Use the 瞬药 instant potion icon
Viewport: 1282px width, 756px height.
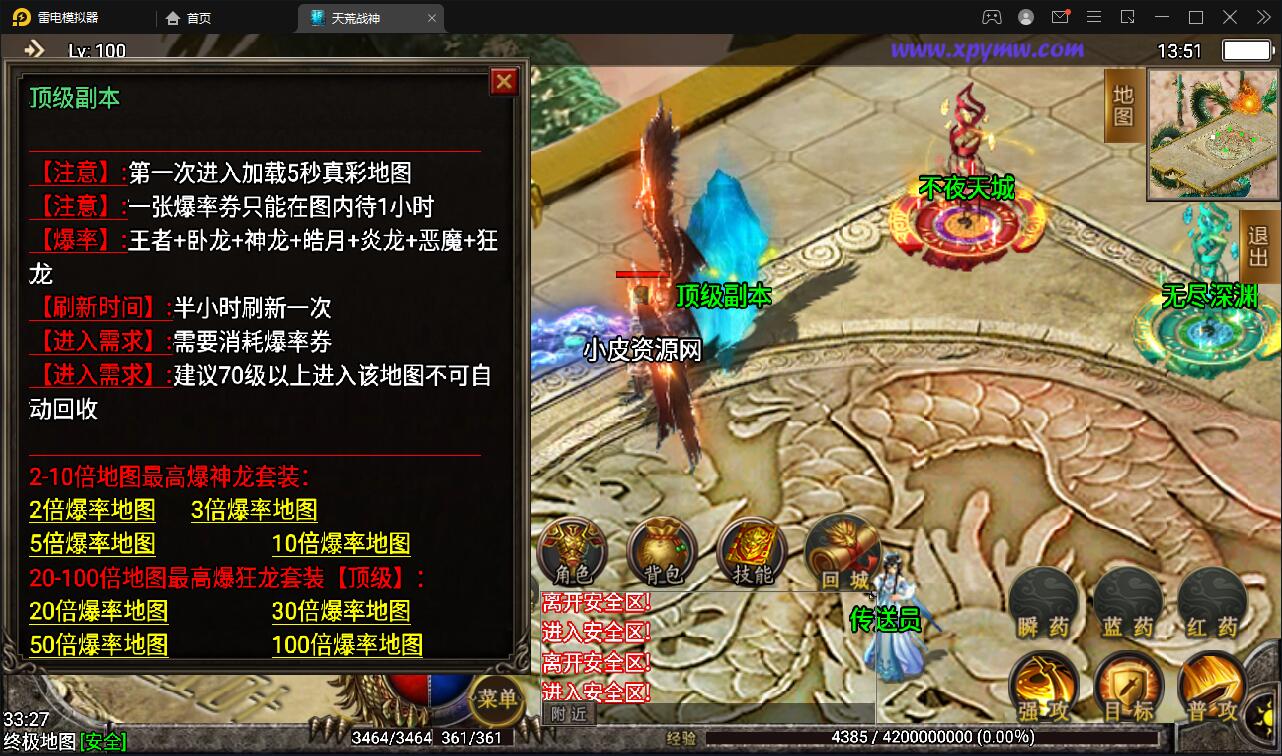[1044, 599]
